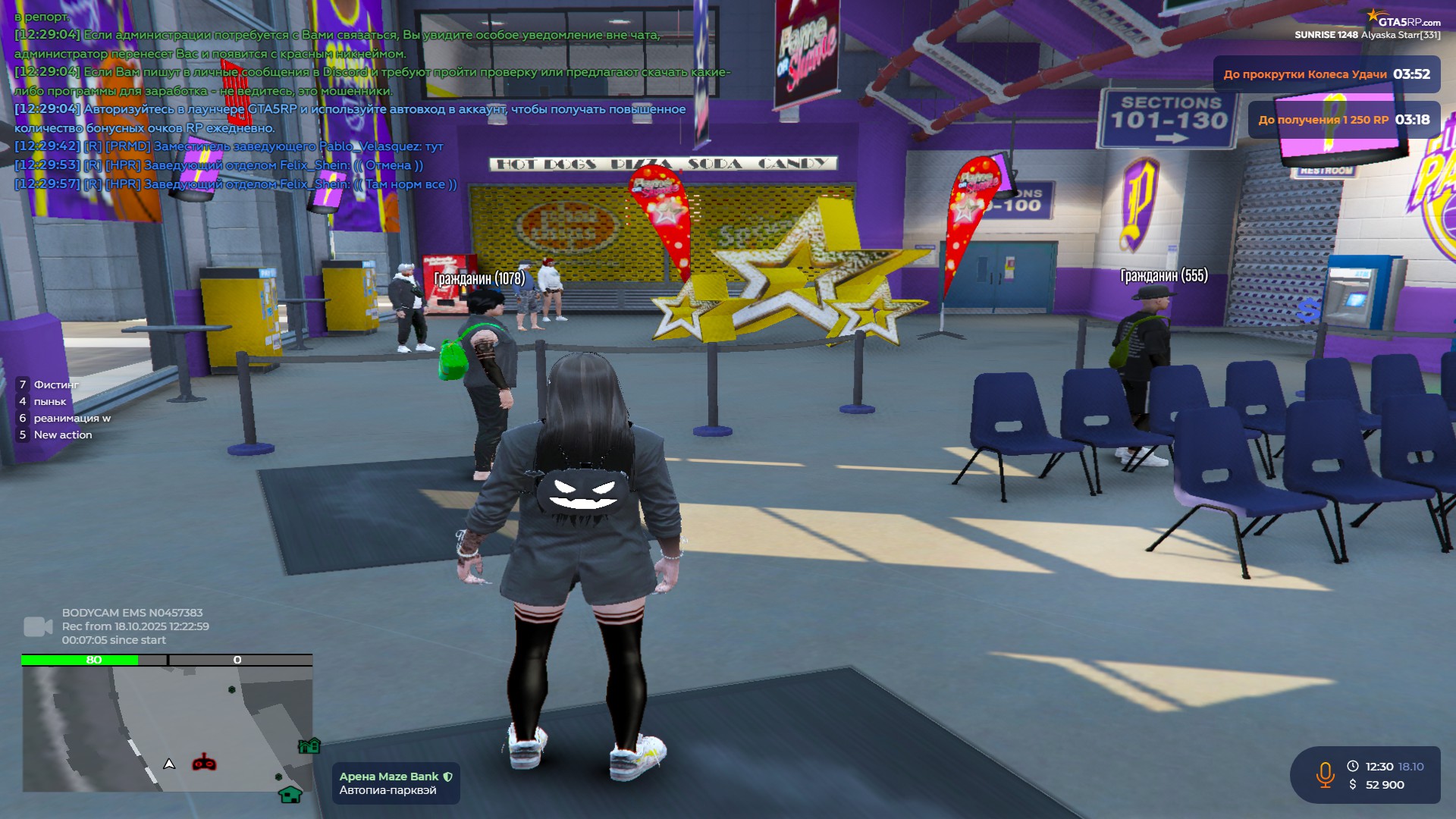The image size is (1456, 819).
Task: Click the white player arrow on minimap
Action: click(169, 764)
